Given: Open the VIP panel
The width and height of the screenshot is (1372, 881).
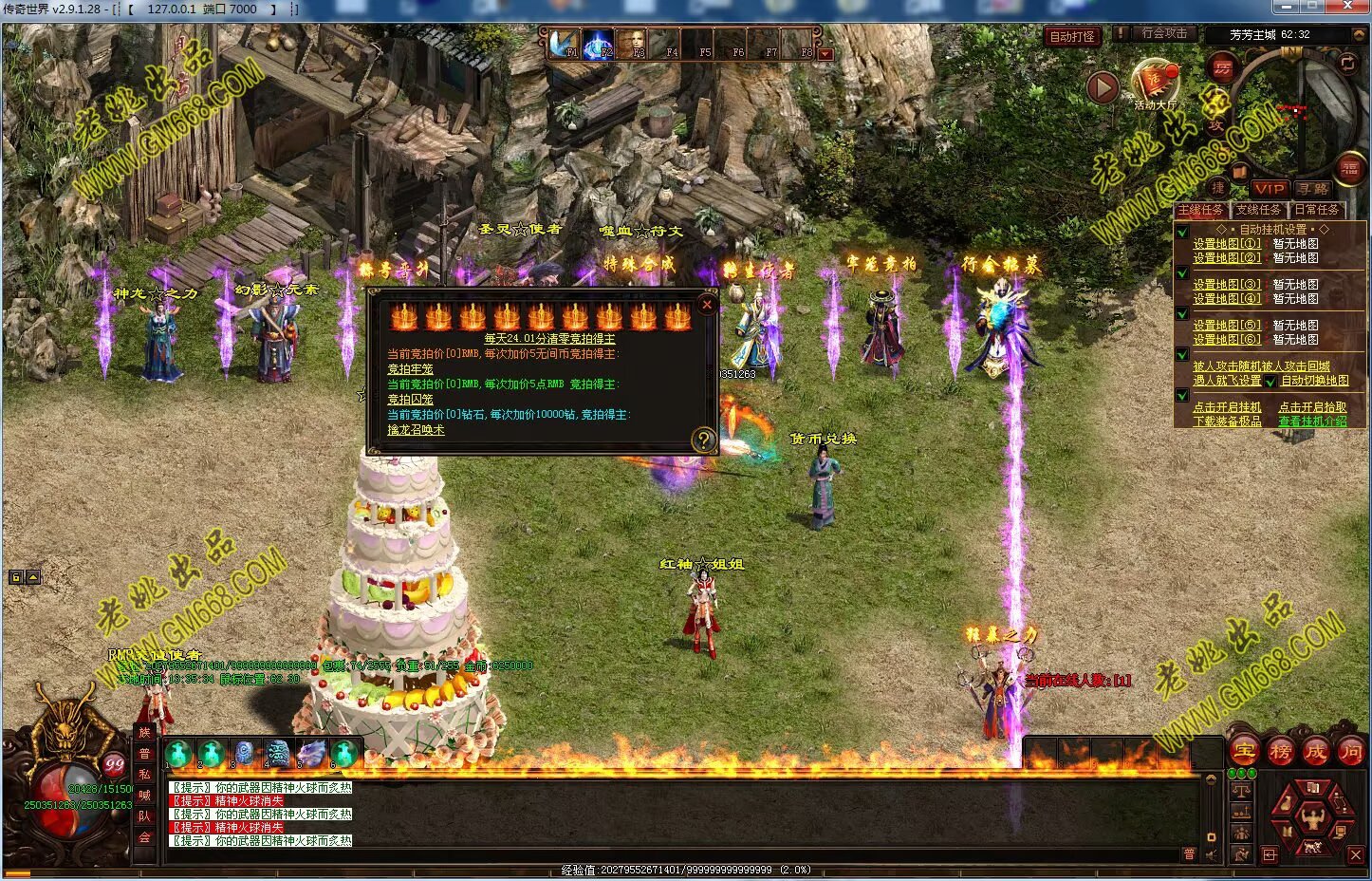Looking at the screenshot, I should pyautogui.click(x=1269, y=189).
